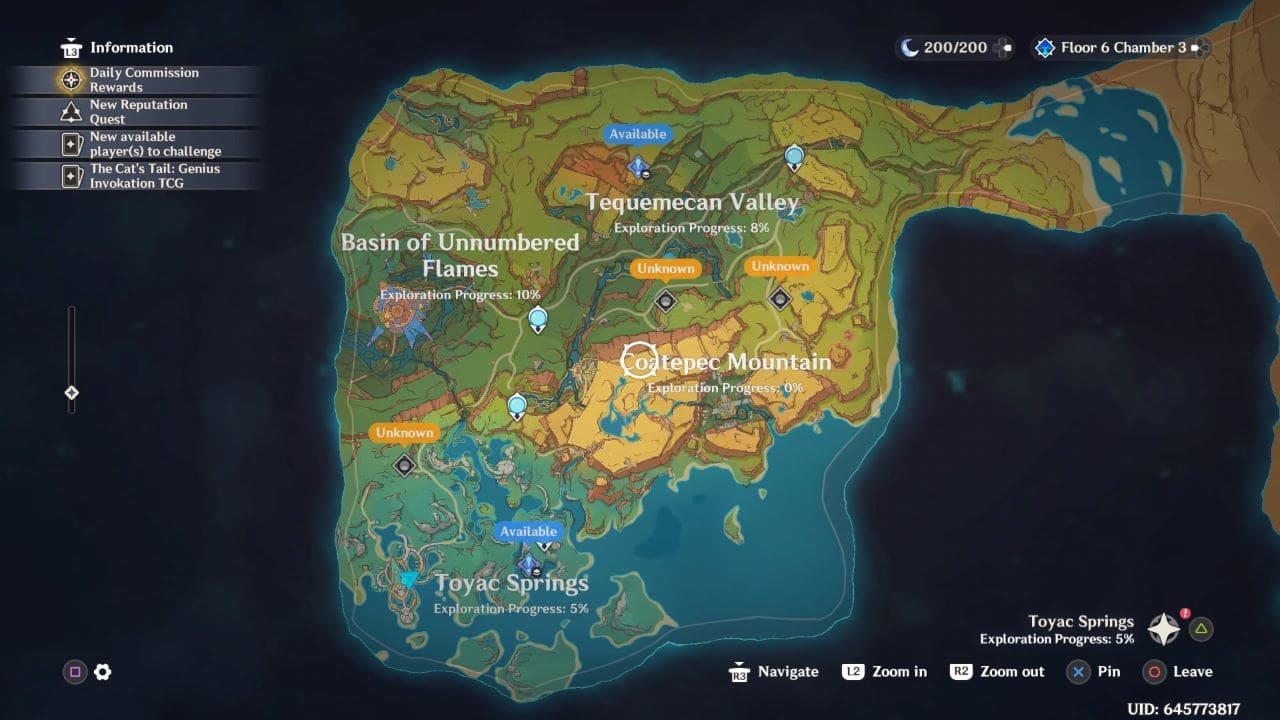Click the Unknown domain icon near Toyac Springs
The width and height of the screenshot is (1280, 720).
[x=404, y=465]
